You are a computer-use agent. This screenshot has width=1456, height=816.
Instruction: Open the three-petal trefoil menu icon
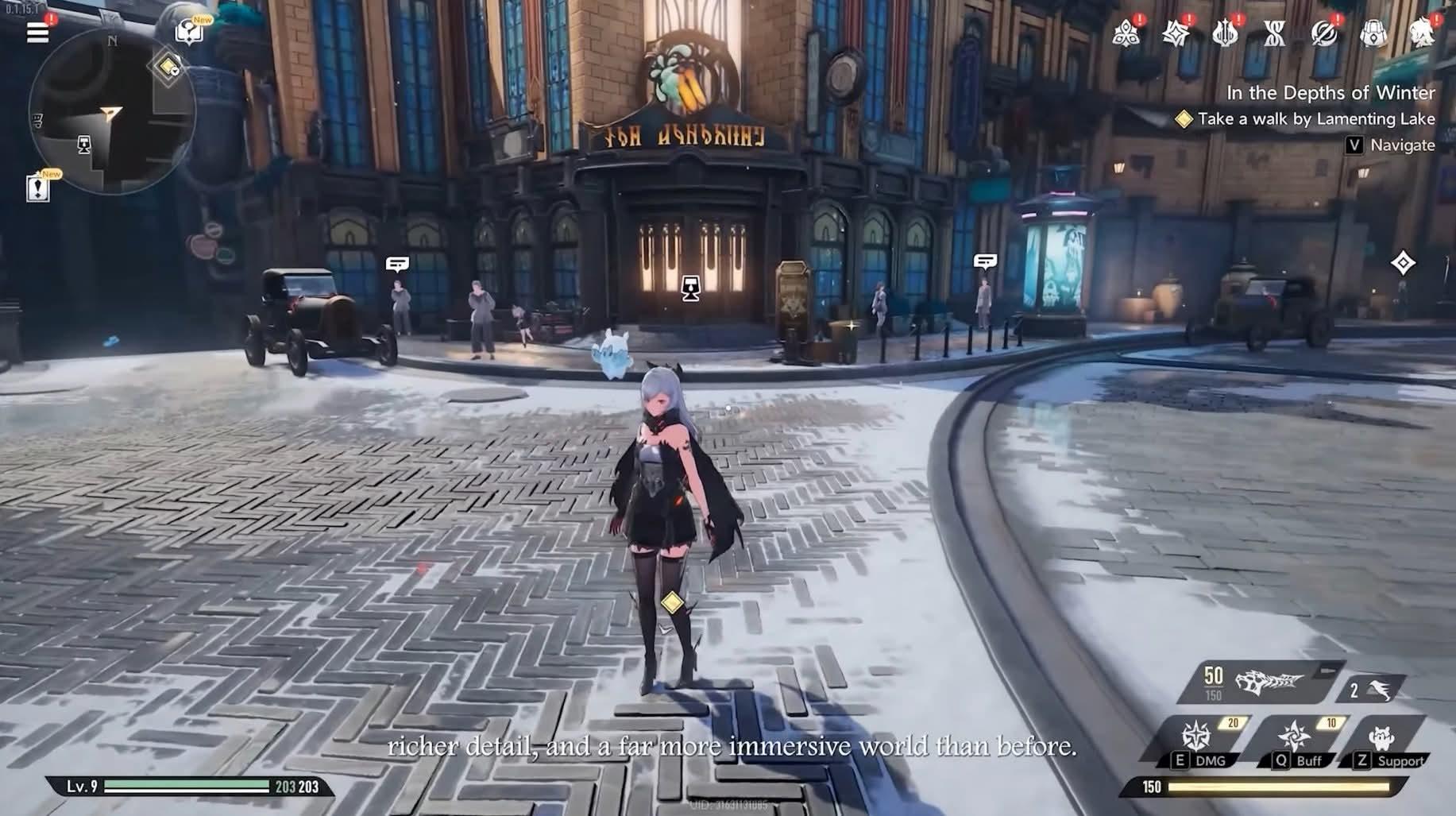pos(1126,33)
